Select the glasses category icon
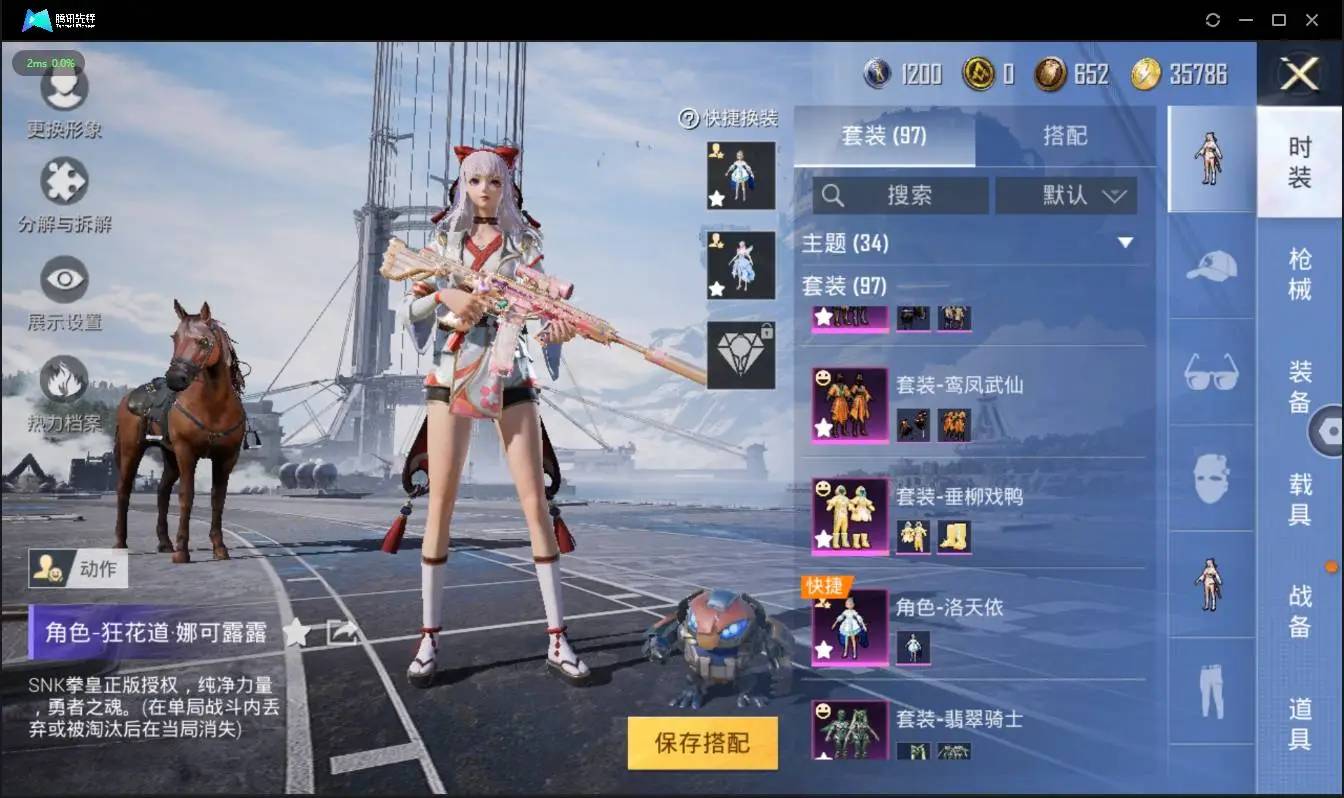This screenshot has height=798, width=1344. [x=1211, y=373]
